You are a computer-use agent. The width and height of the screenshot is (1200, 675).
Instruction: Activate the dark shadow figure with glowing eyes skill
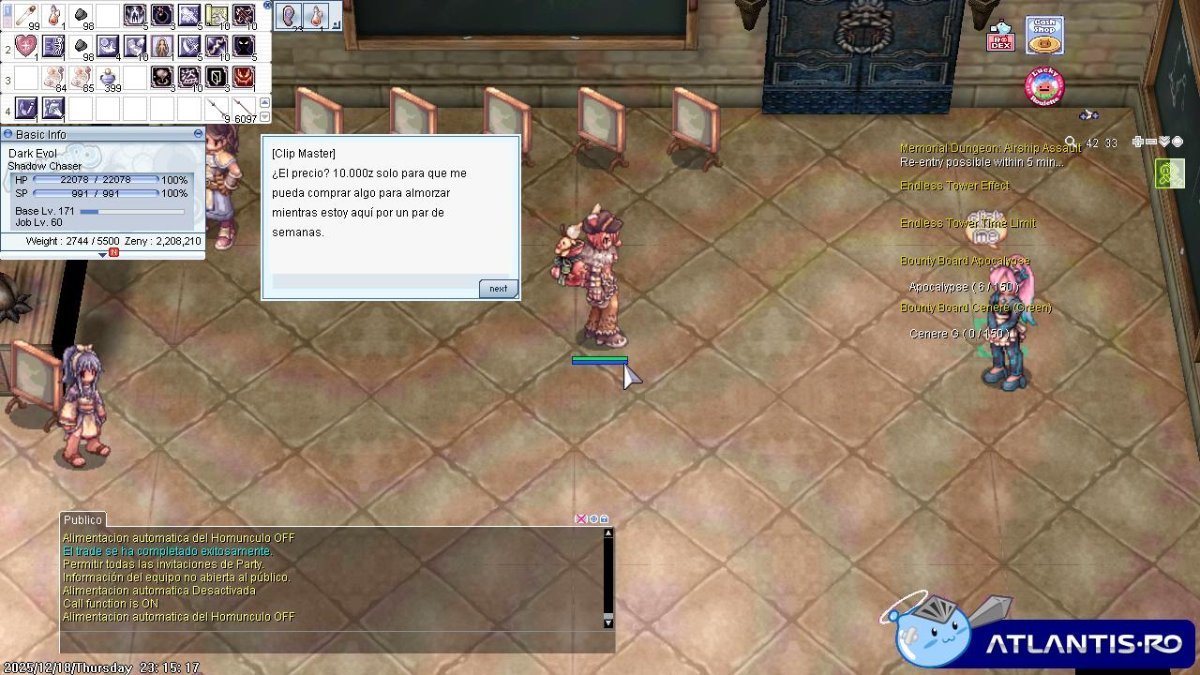(x=243, y=46)
